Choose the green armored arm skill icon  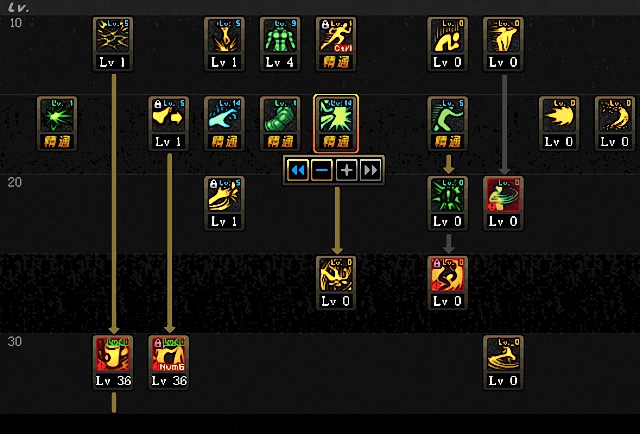tap(280, 116)
